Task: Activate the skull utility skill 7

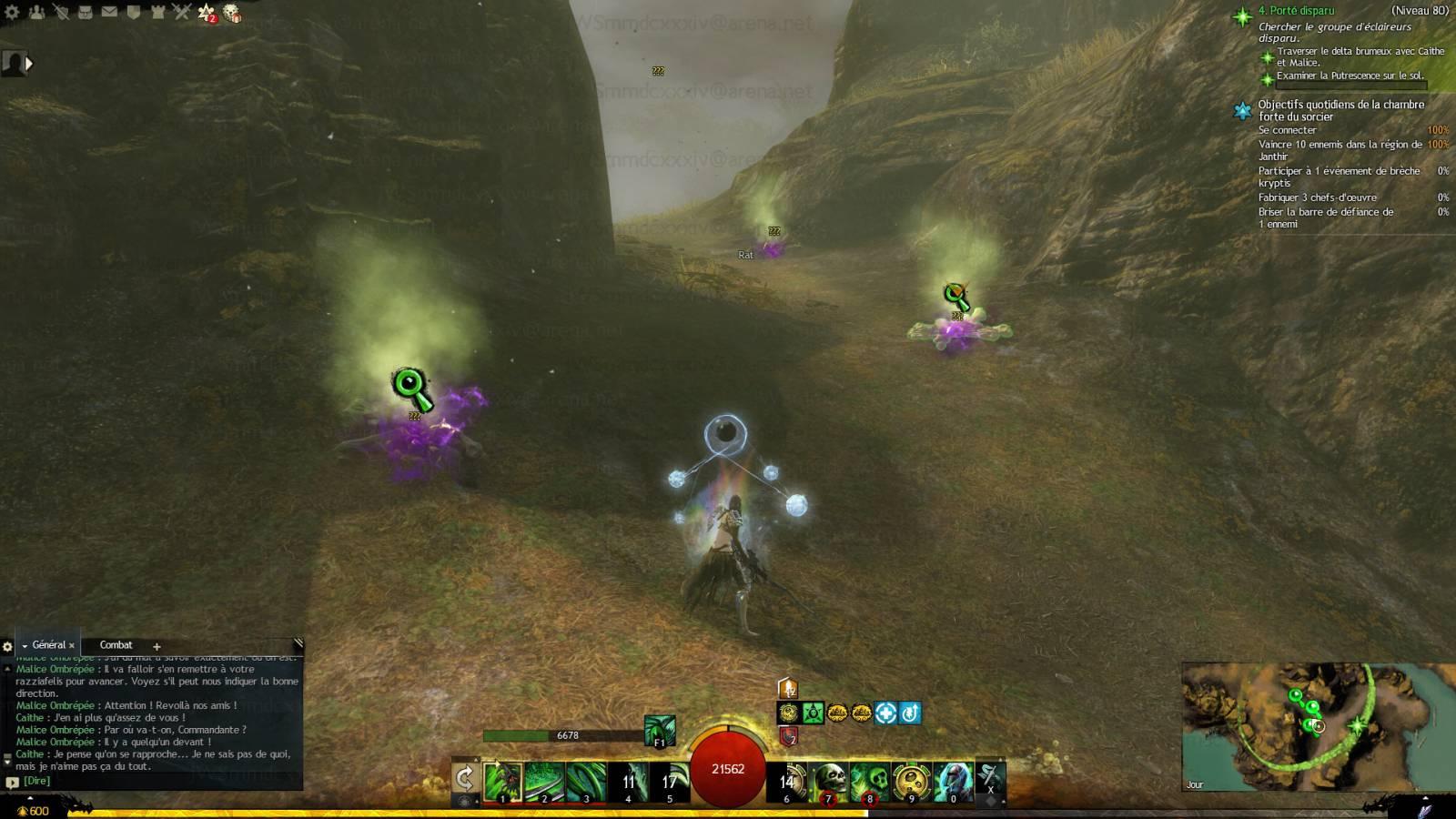Action: pyautogui.click(x=828, y=782)
